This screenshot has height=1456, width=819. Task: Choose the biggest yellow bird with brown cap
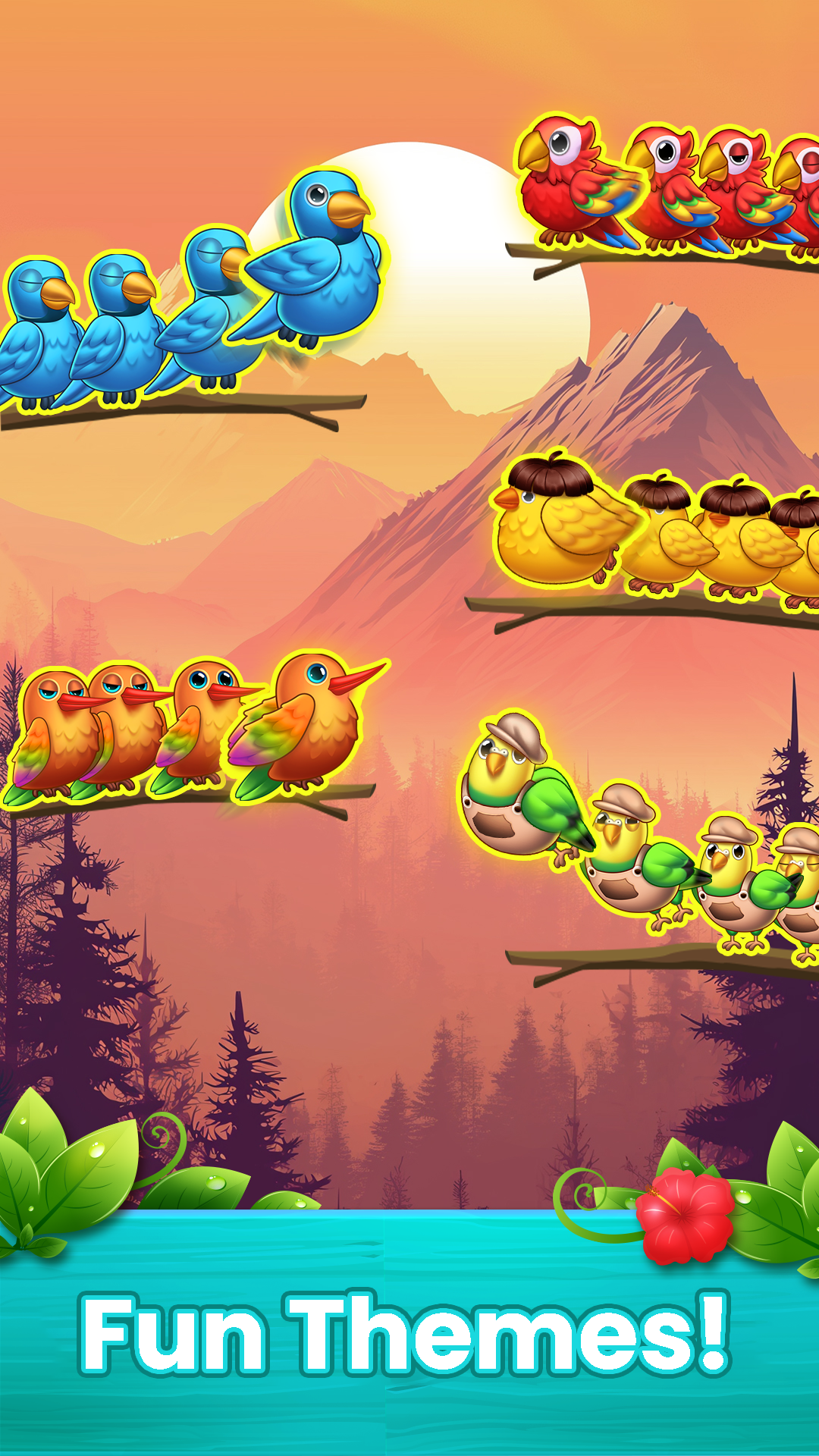click(557, 523)
